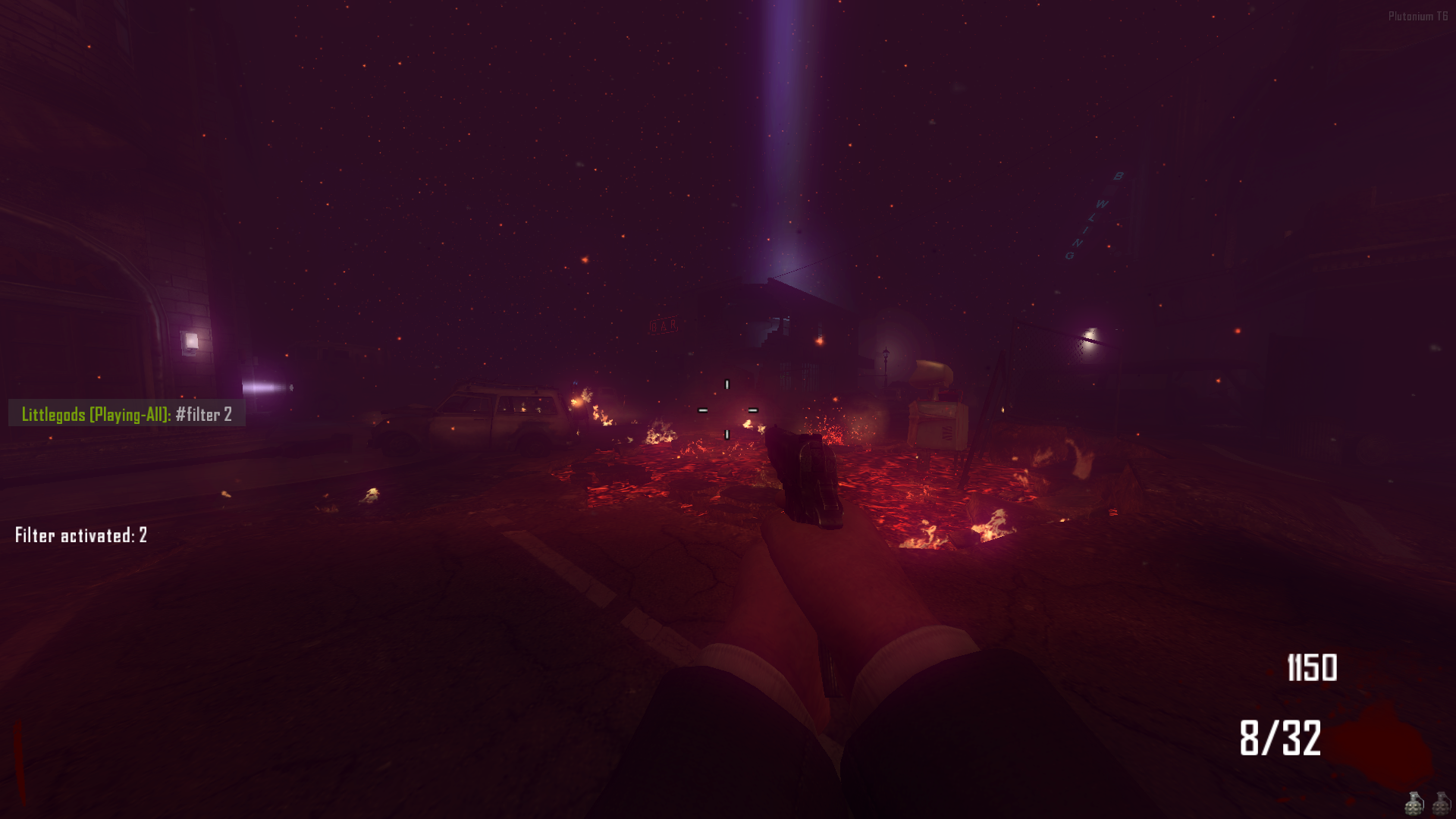Click the neon BAR sign
This screenshot has height=819, width=1456.
(663, 326)
